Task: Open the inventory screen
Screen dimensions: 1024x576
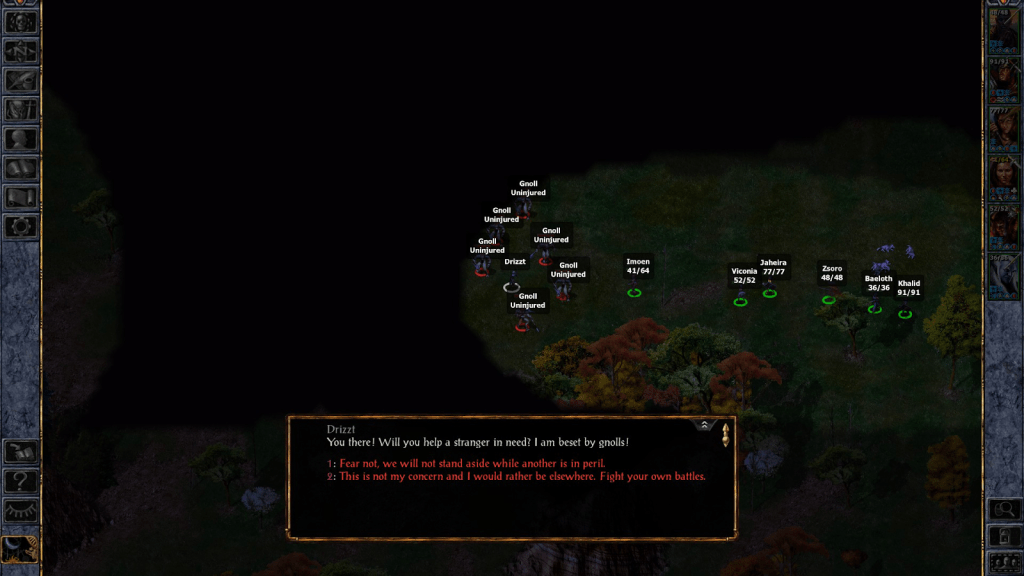Action: pyautogui.click(x=21, y=110)
